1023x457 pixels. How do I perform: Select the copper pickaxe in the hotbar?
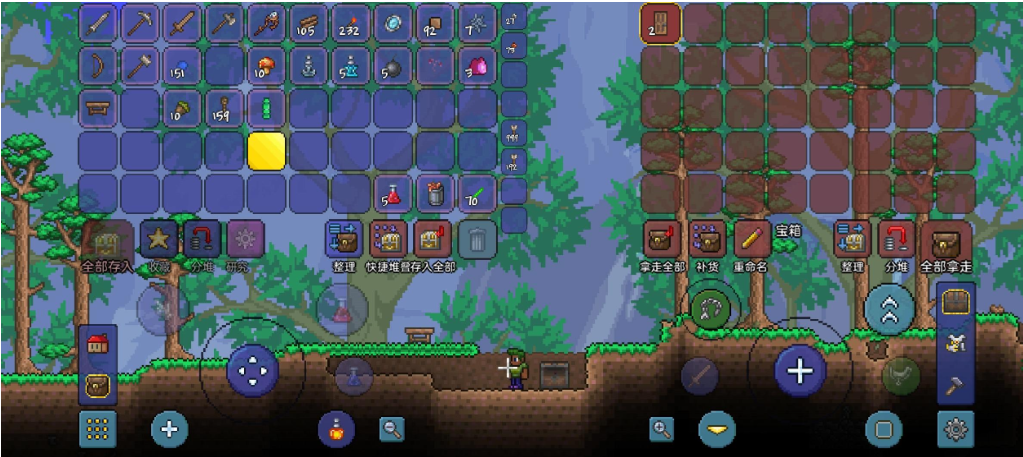coord(140,23)
